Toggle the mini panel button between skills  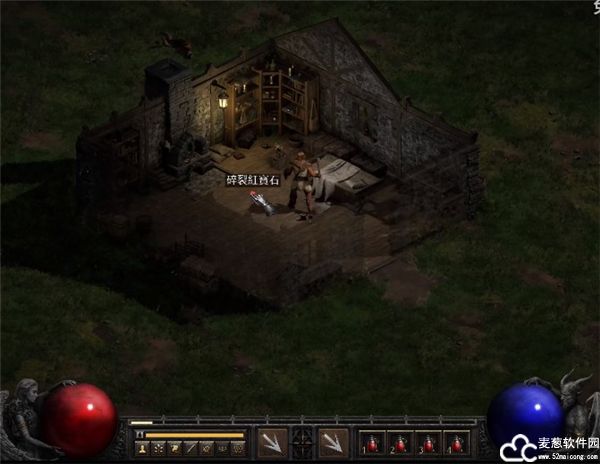[x=301, y=442]
